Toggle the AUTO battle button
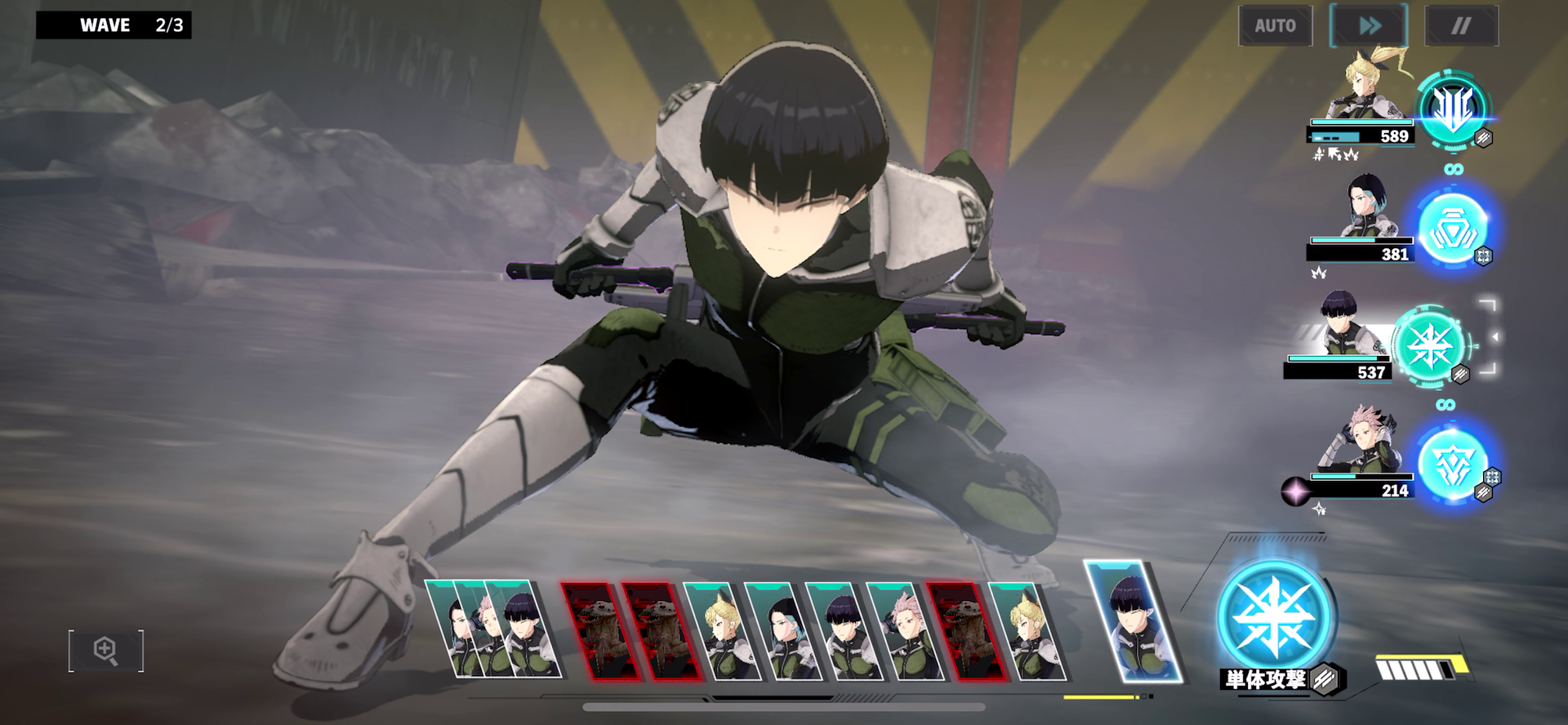The height and width of the screenshot is (725, 1568). coord(1275,26)
